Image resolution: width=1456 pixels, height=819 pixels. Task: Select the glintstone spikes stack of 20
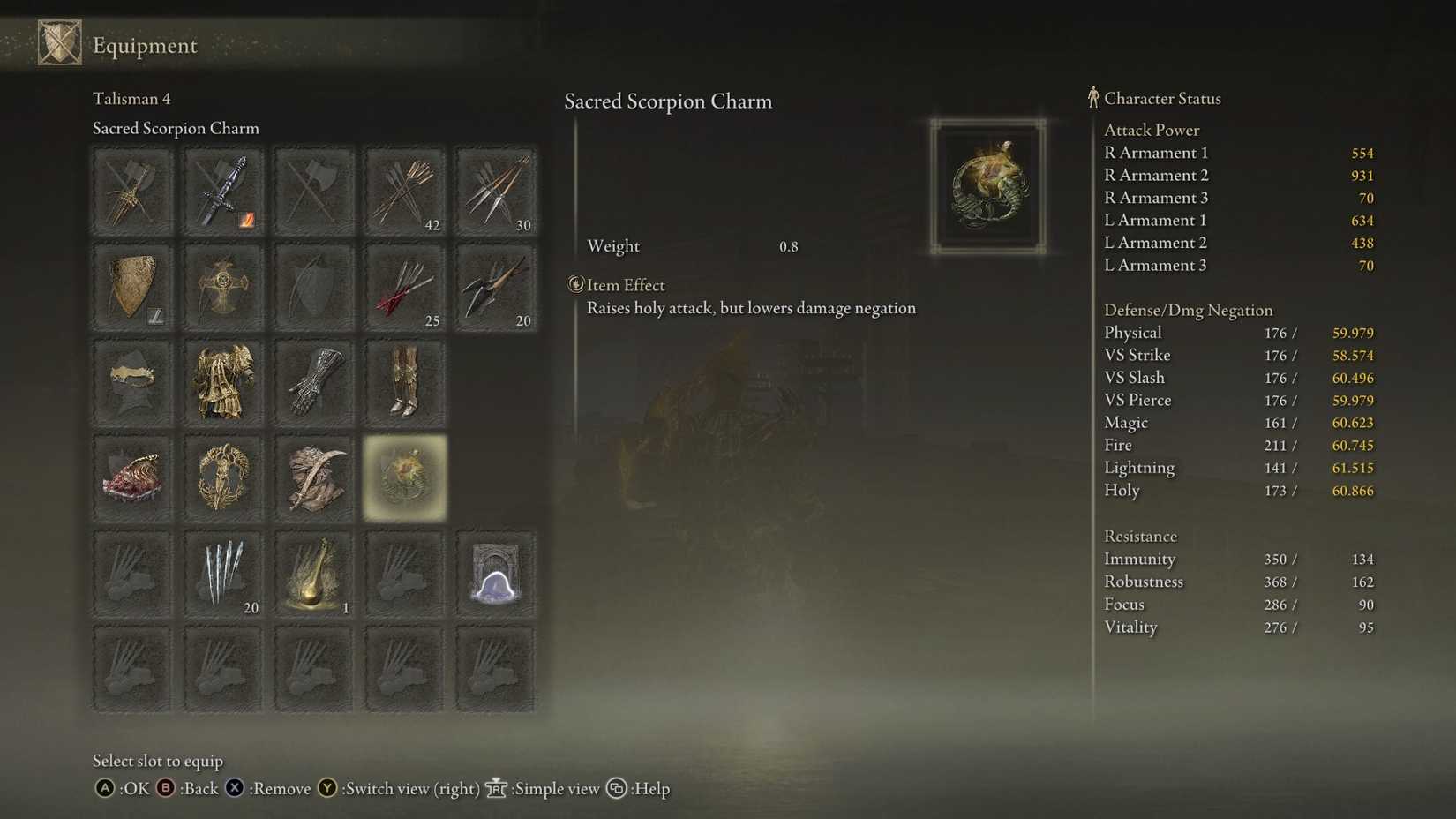pyautogui.click(x=222, y=574)
